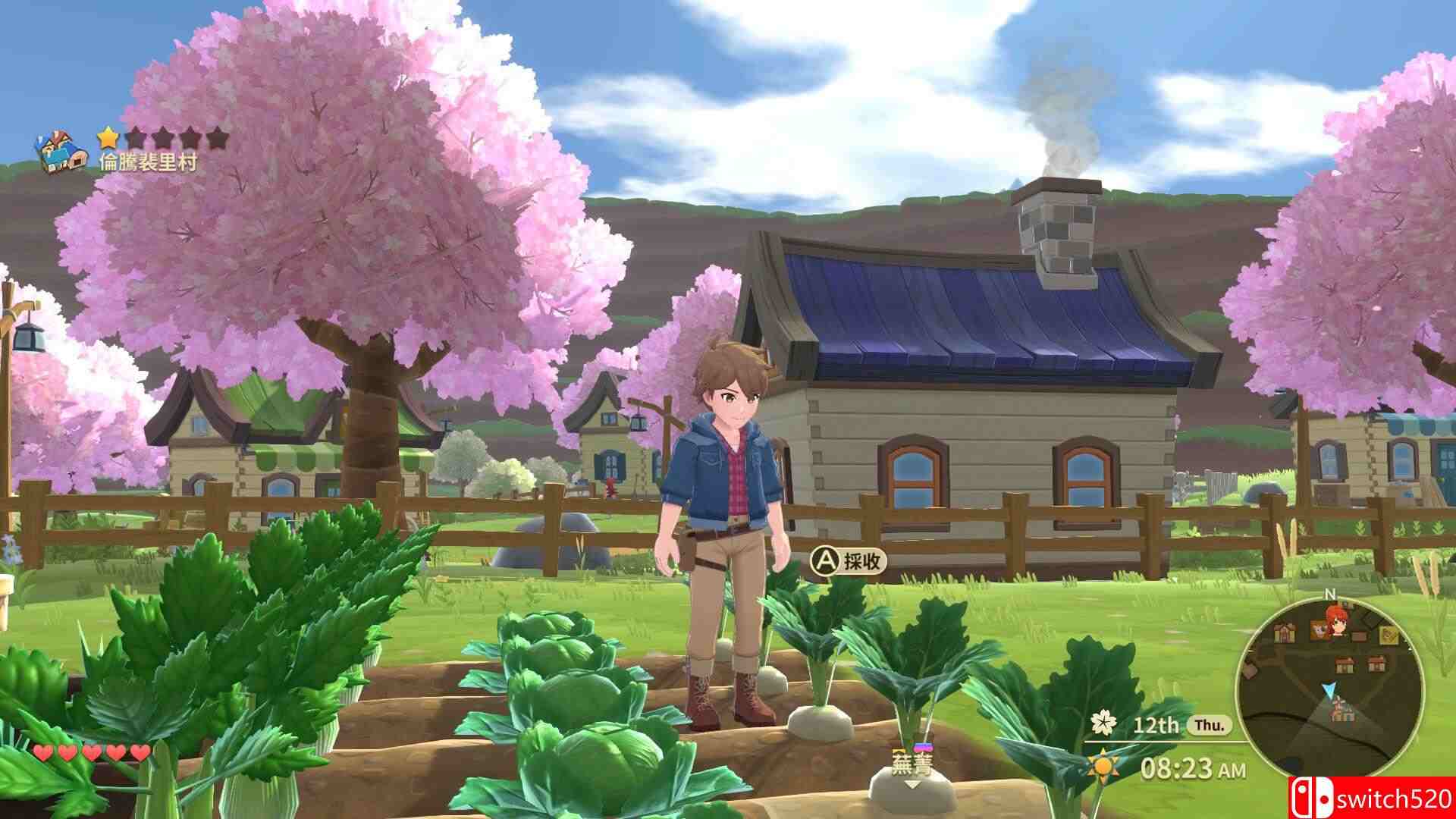Click the N compass marker above the minimap
The image size is (1456, 819).
coord(1330,595)
